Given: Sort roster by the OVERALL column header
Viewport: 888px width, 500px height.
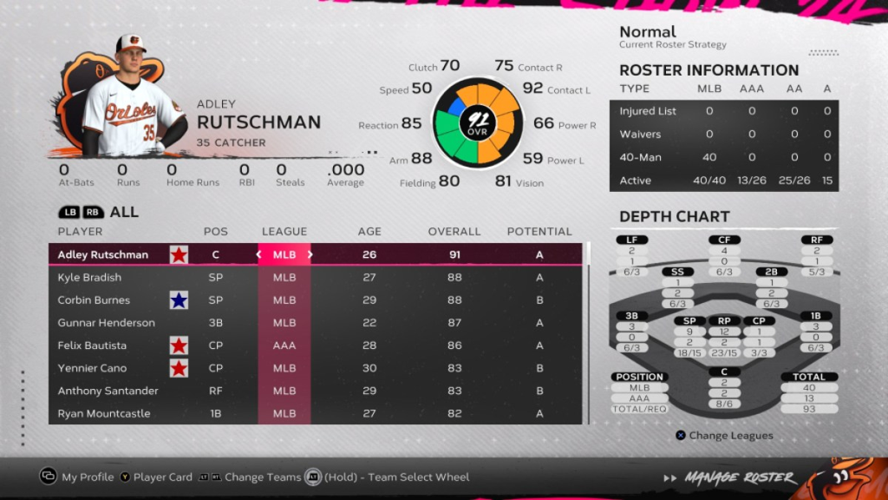Looking at the screenshot, I should tap(455, 232).
